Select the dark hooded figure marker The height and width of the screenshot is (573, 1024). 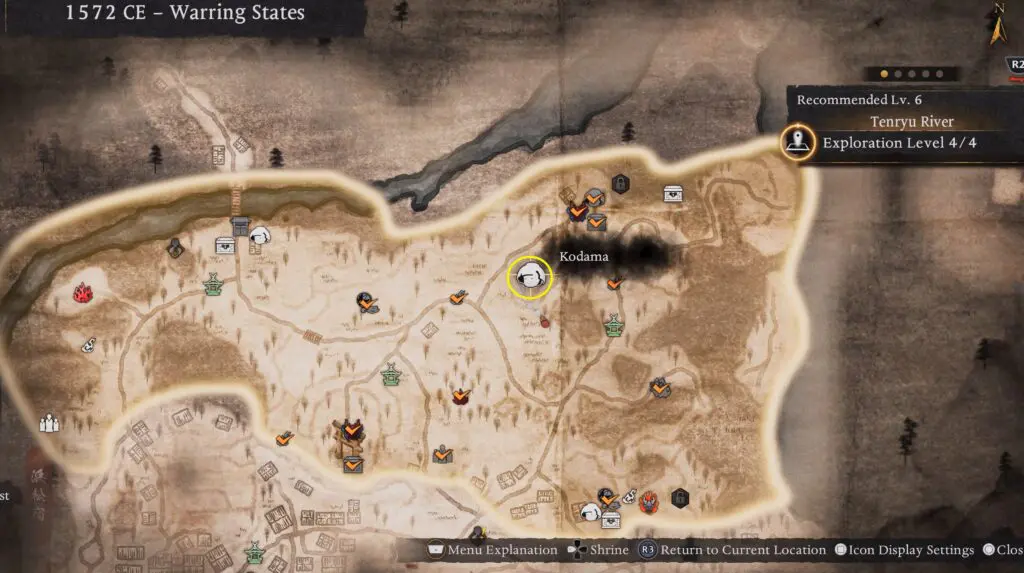pos(175,247)
